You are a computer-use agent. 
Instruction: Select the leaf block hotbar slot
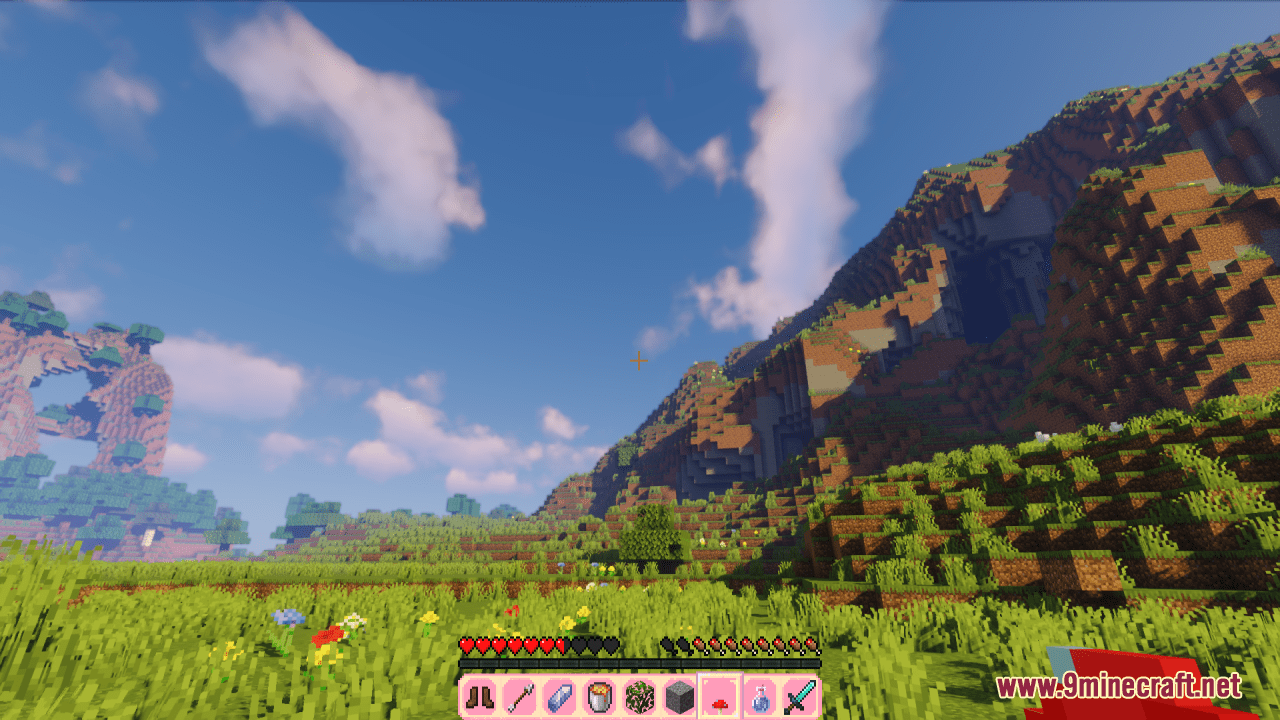tap(639, 697)
